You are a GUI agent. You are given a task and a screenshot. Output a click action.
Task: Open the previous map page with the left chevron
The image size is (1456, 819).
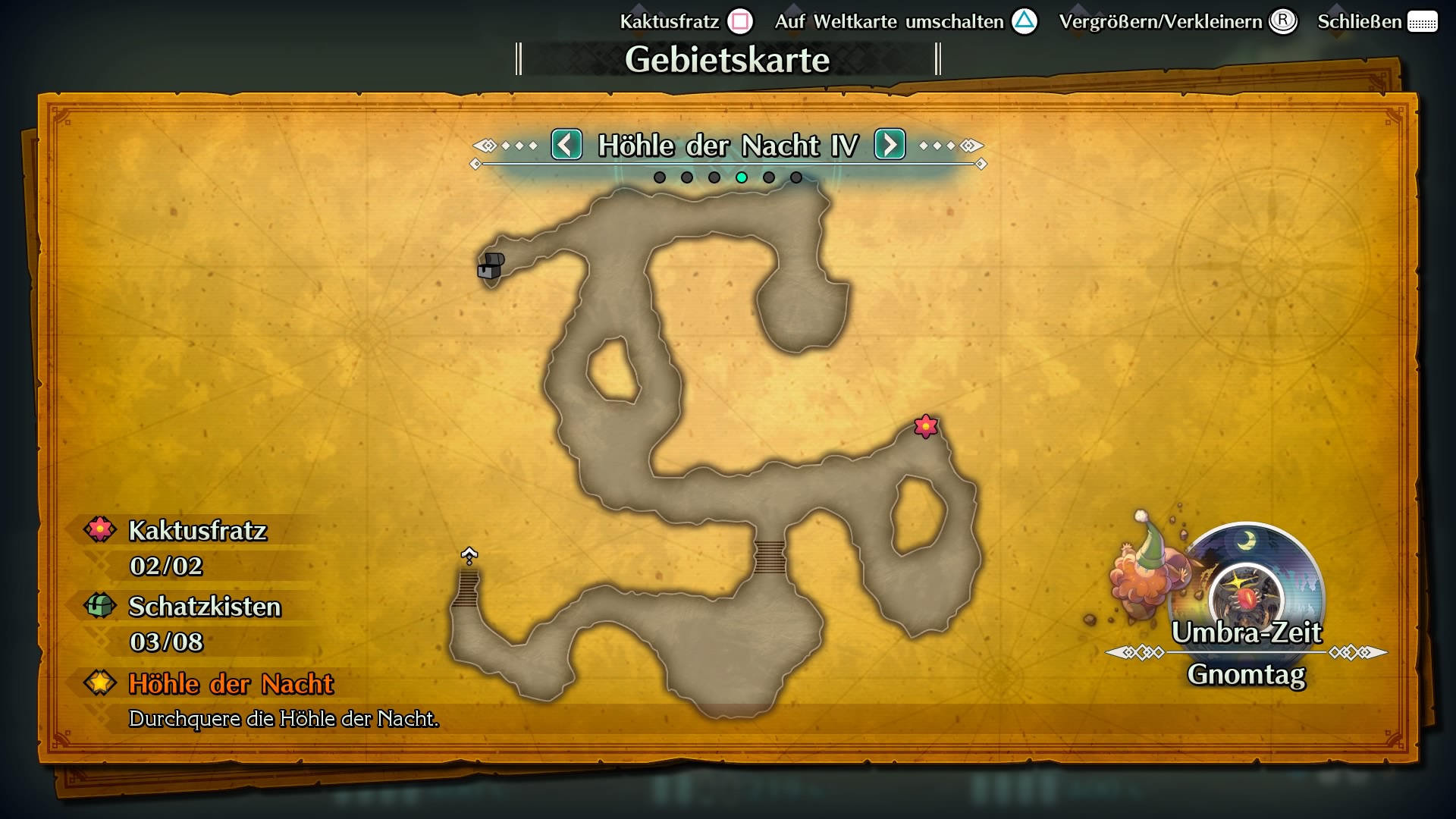click(x=566, y=144)
